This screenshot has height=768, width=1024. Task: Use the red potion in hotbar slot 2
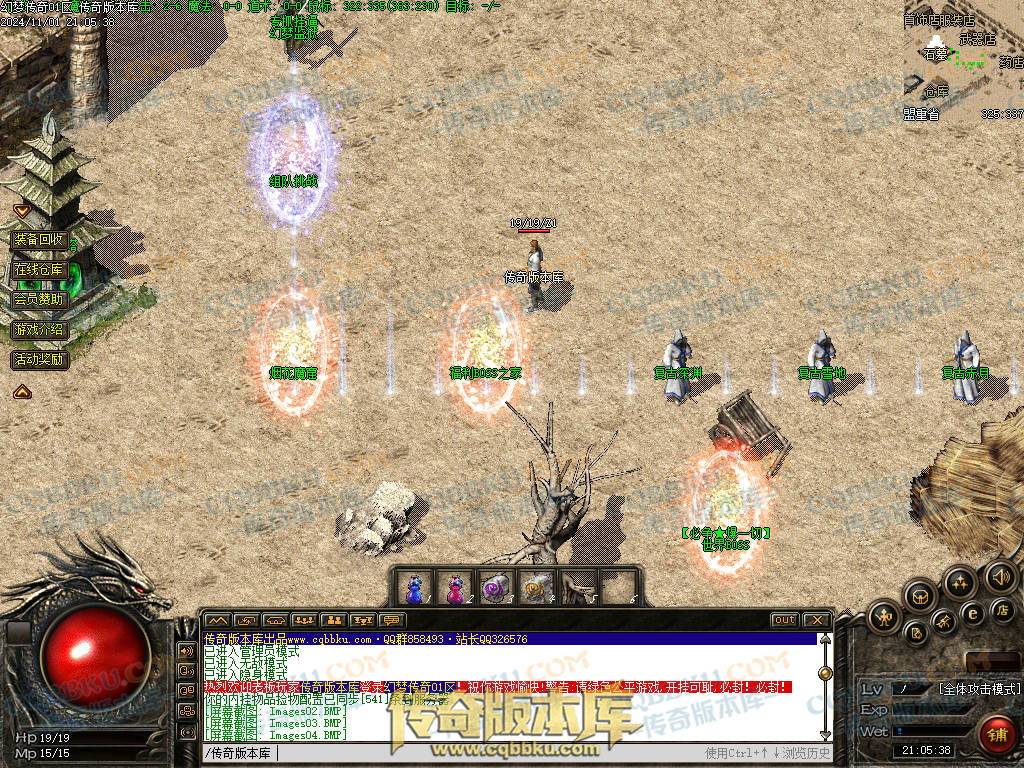click(455, 587)
